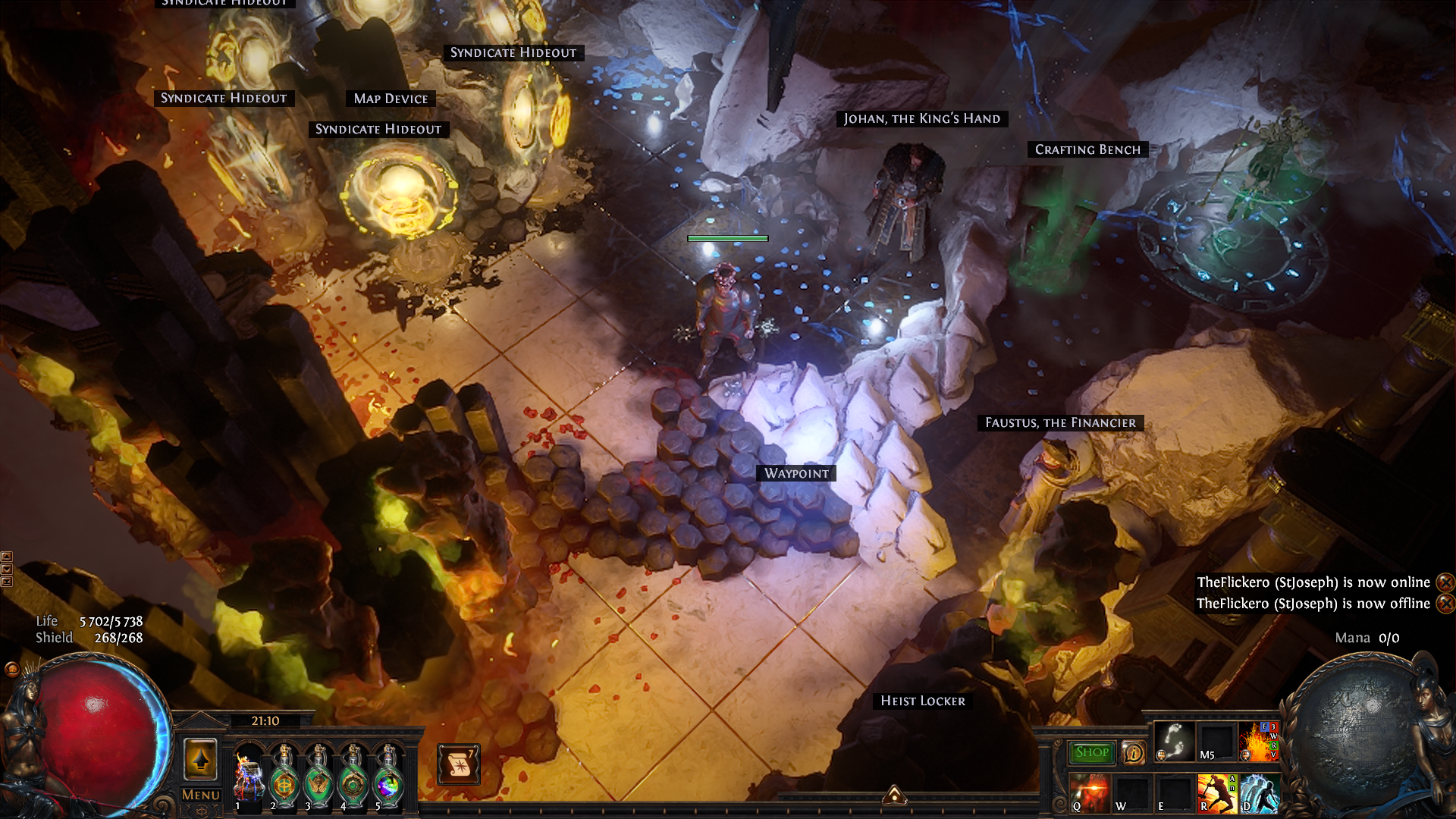Image resolution: width=1456 pixels, height=819 pixels.
Task: Open the green Shop button
Action: point(1091,752)
